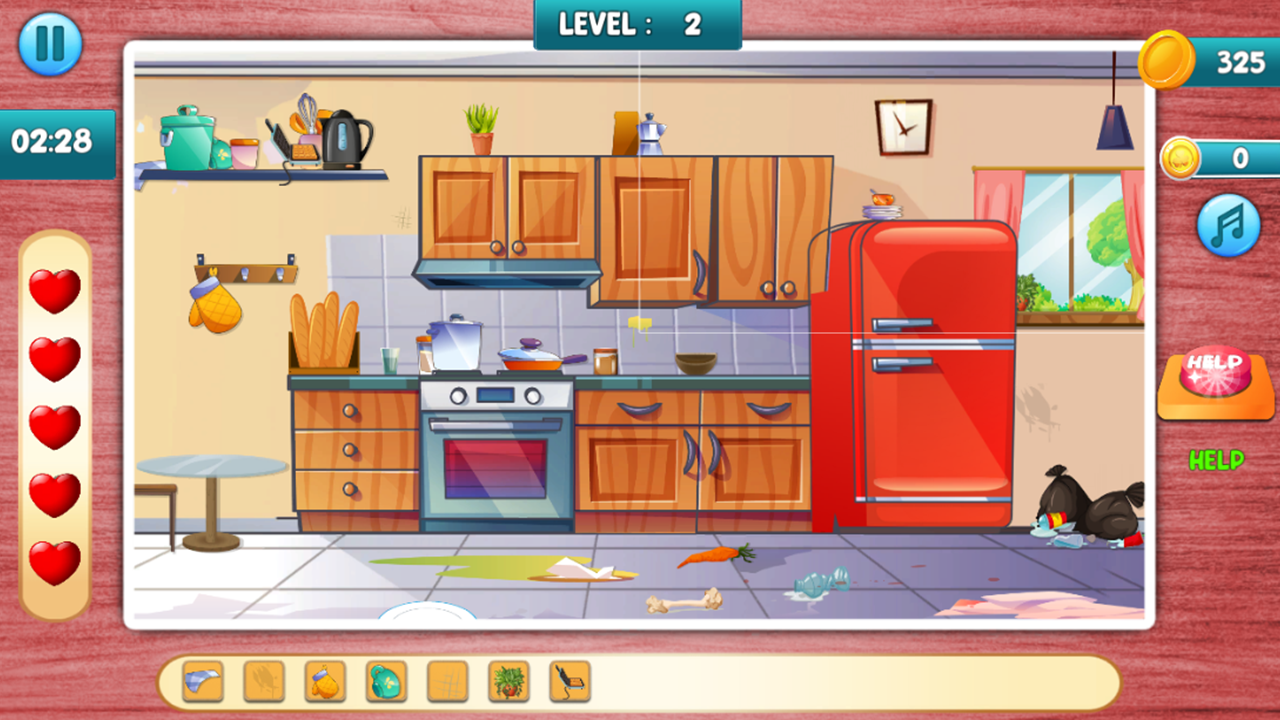Screen dimensions: 1280x720
Task: Toggle the music note button
Action: click(1228, 226)
